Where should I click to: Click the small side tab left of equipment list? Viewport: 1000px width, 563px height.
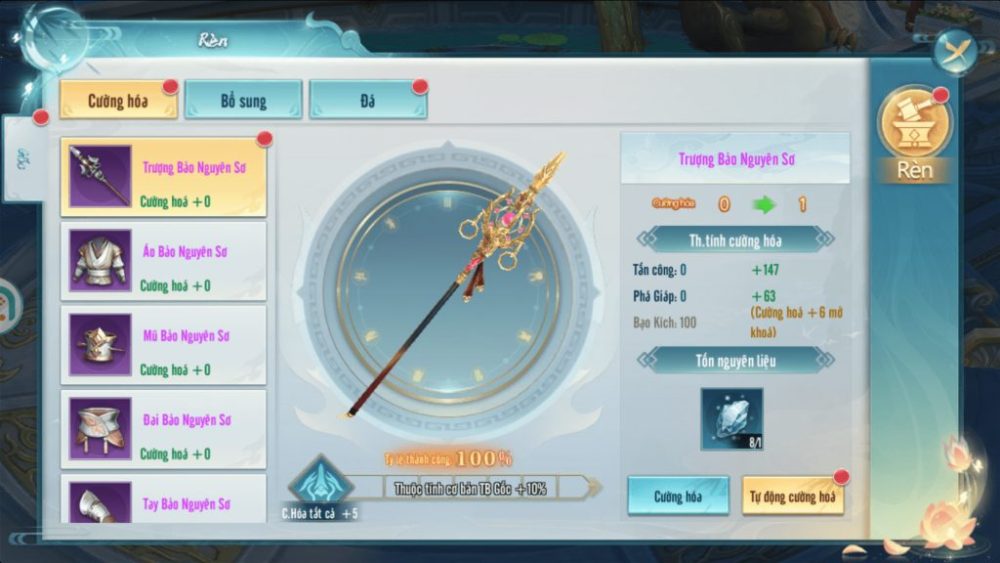coord(23,160)
